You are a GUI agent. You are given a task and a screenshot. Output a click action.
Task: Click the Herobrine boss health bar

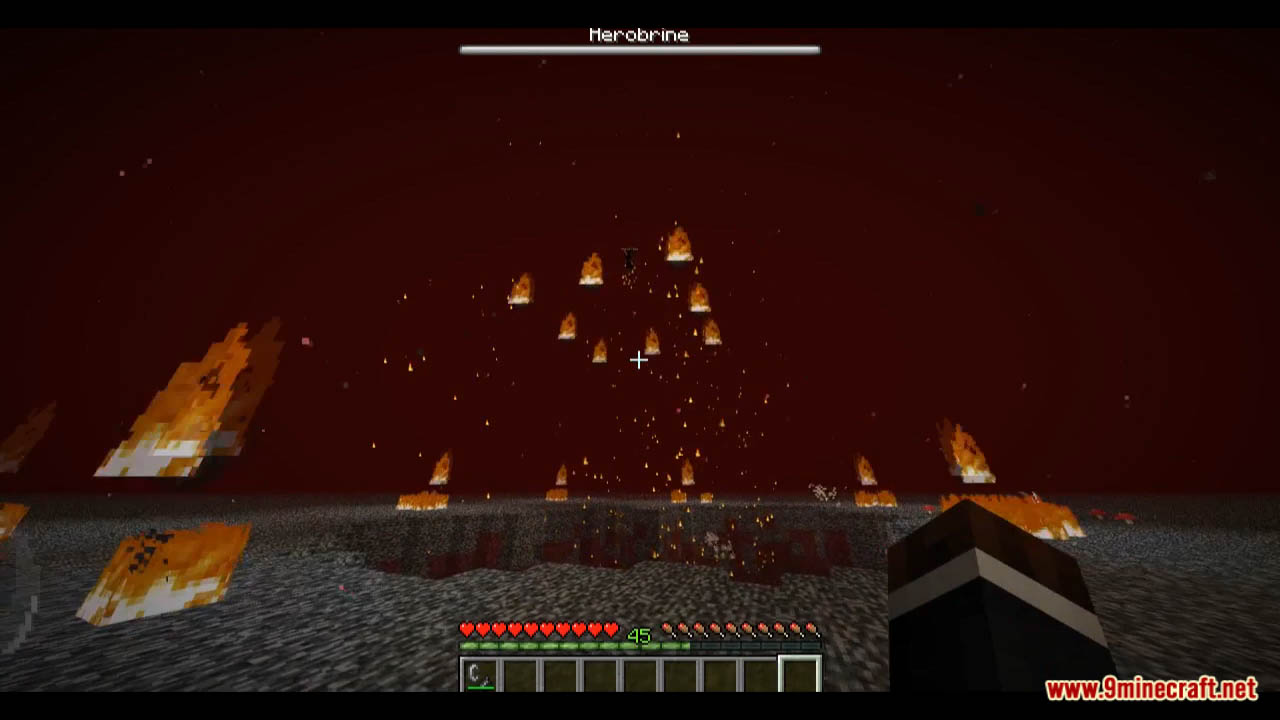tap(639, 47)
